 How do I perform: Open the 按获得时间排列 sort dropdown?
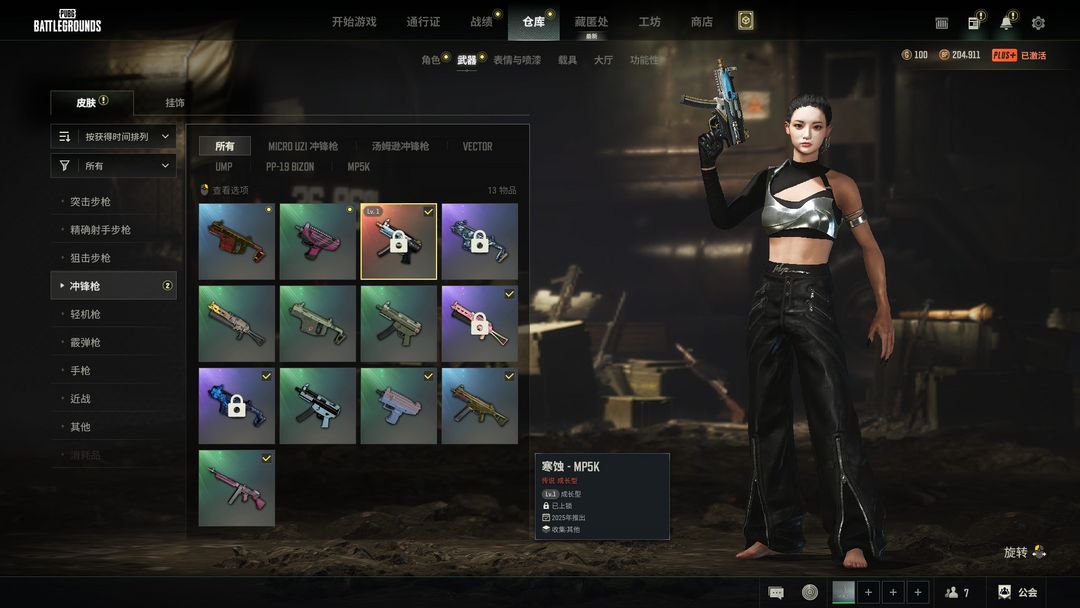click(x=114, y=136)
